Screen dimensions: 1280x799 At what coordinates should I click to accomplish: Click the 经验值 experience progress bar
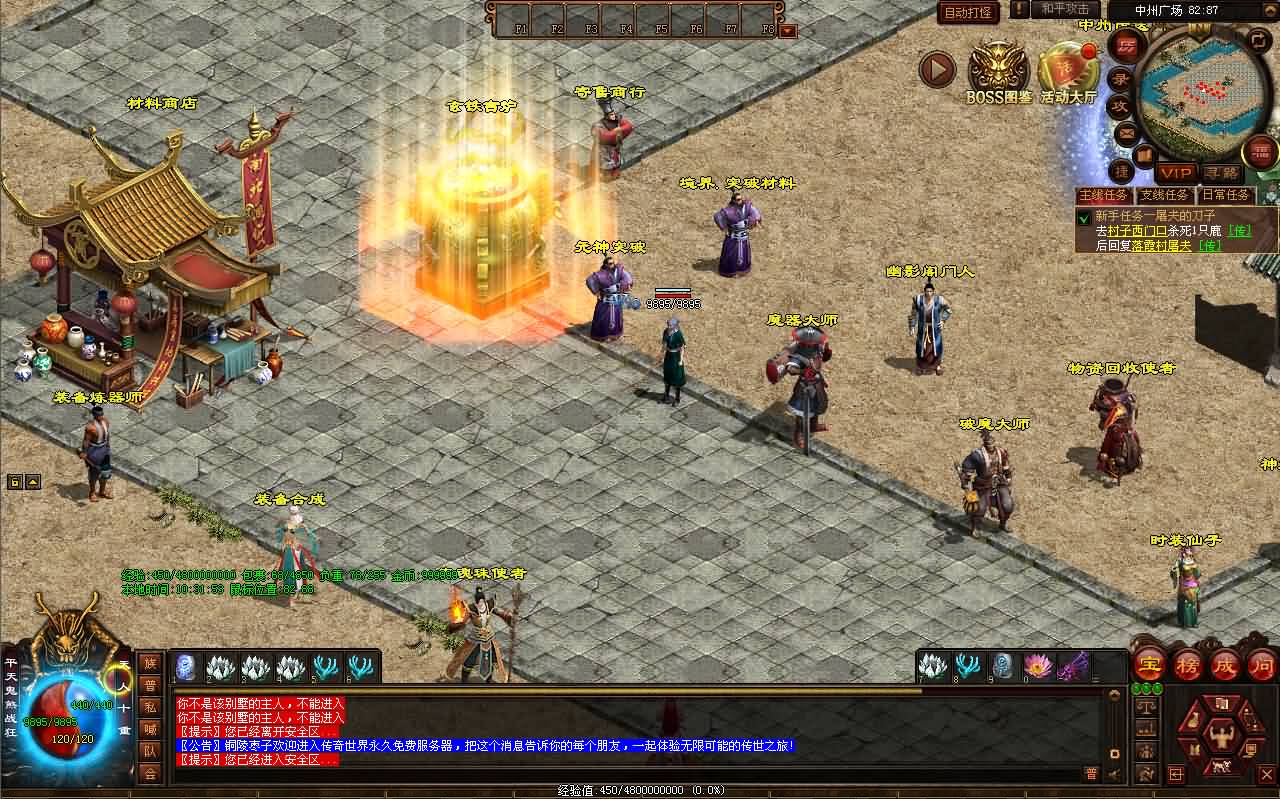(640, 789)
